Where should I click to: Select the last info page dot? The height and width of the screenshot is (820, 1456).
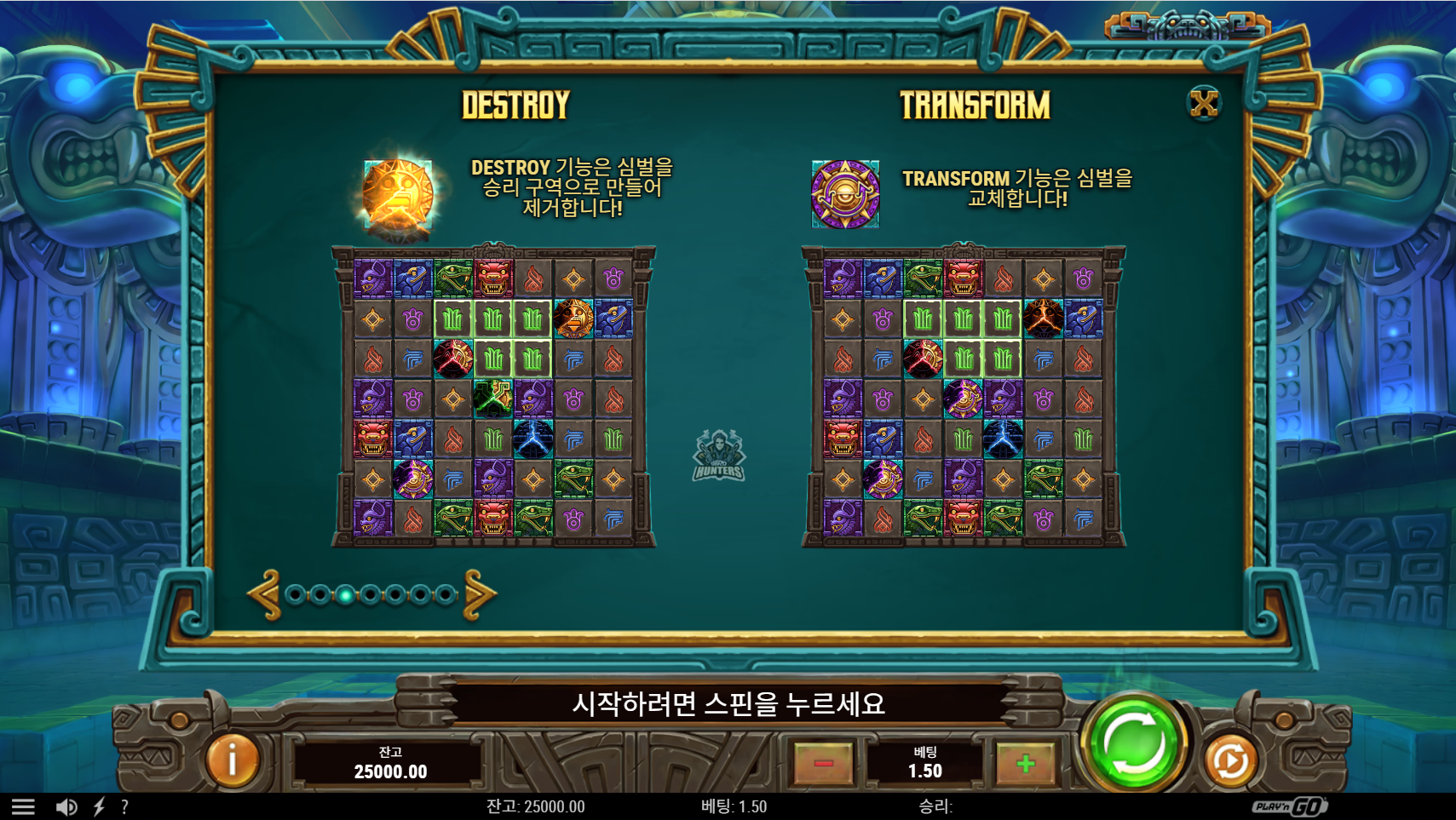tap(445, 594)
